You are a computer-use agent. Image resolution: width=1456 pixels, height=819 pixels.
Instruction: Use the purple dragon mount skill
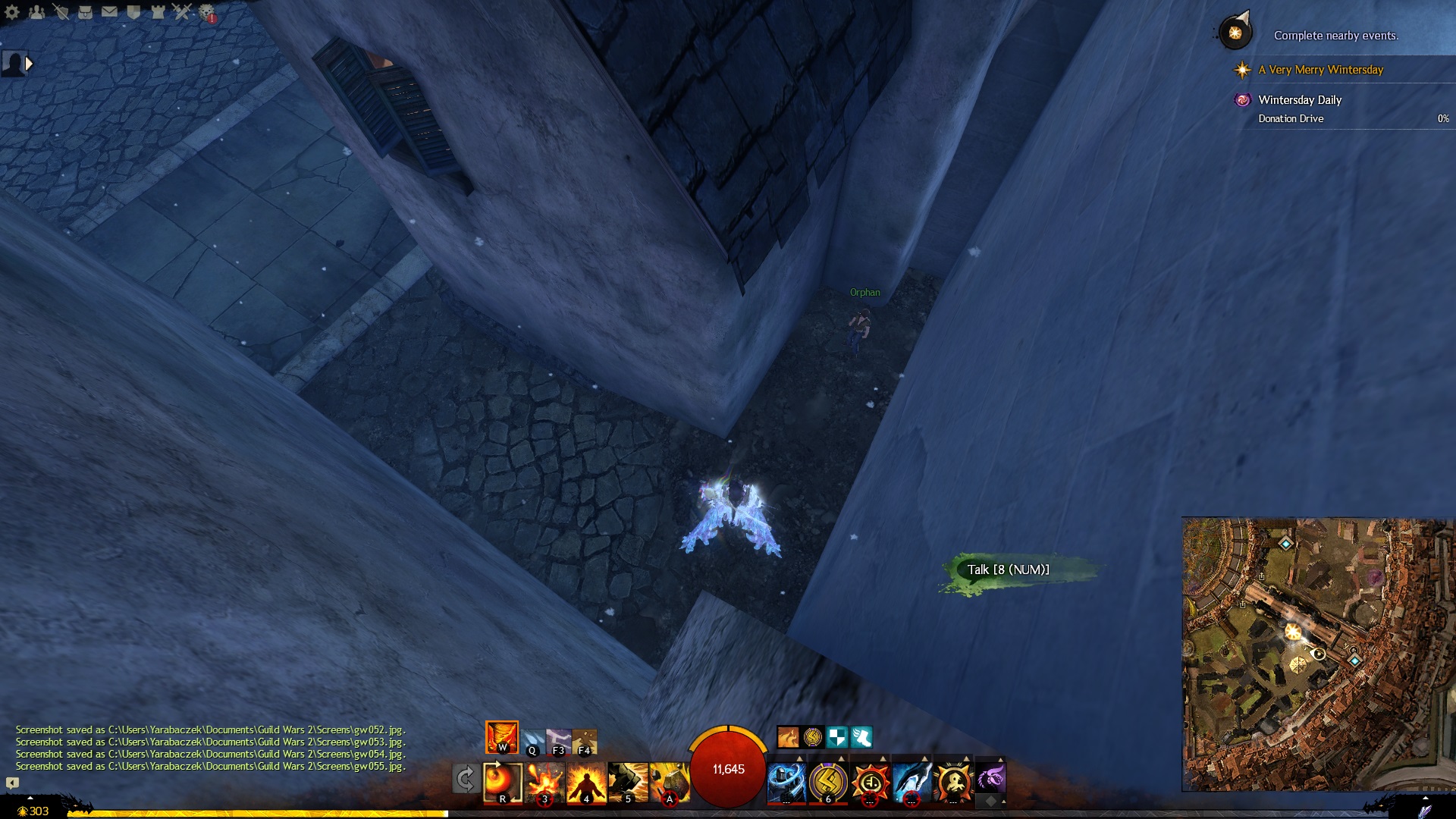point(990,778)
